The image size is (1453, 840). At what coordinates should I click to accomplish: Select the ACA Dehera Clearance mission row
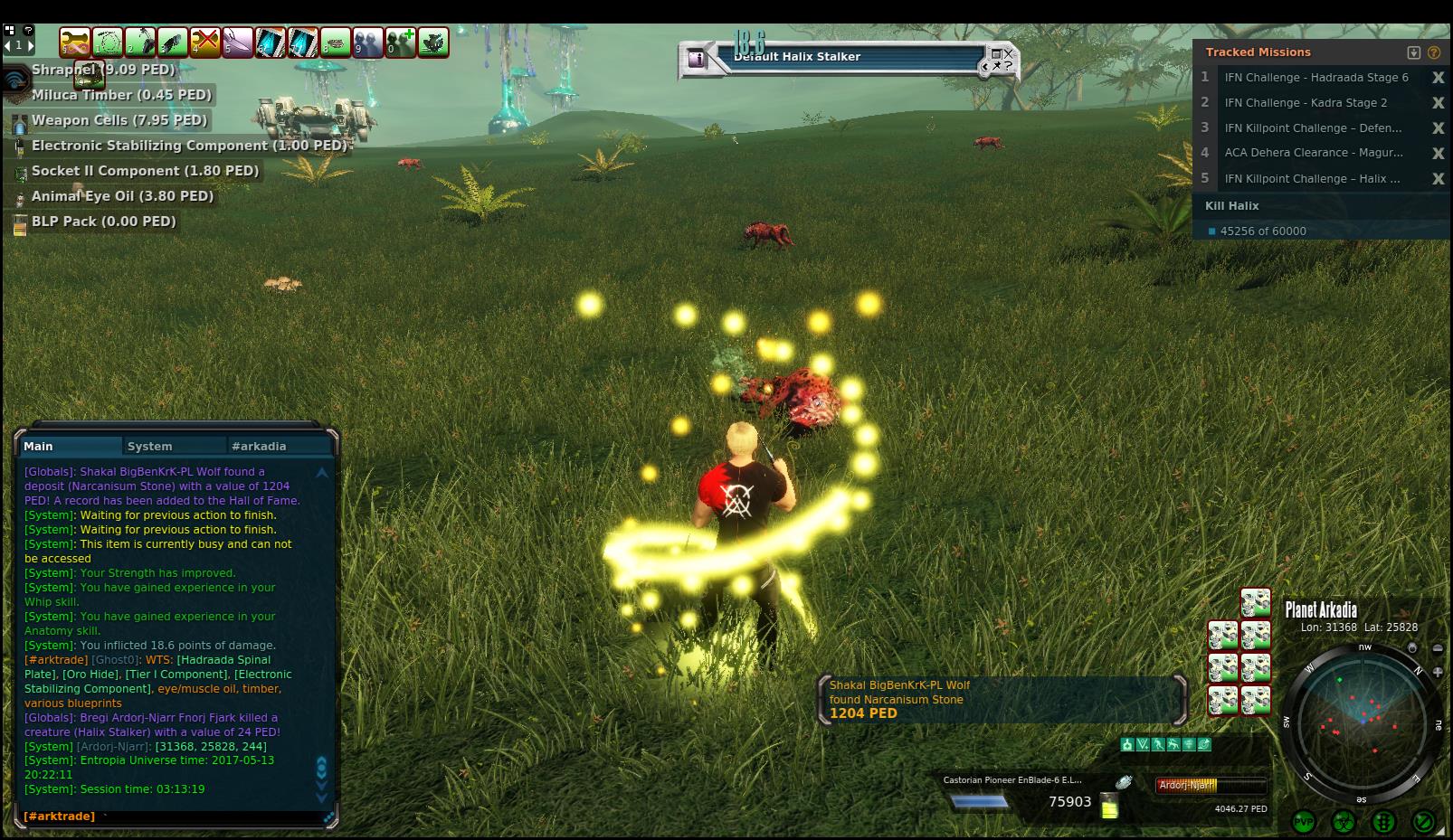pos(1313,153)
